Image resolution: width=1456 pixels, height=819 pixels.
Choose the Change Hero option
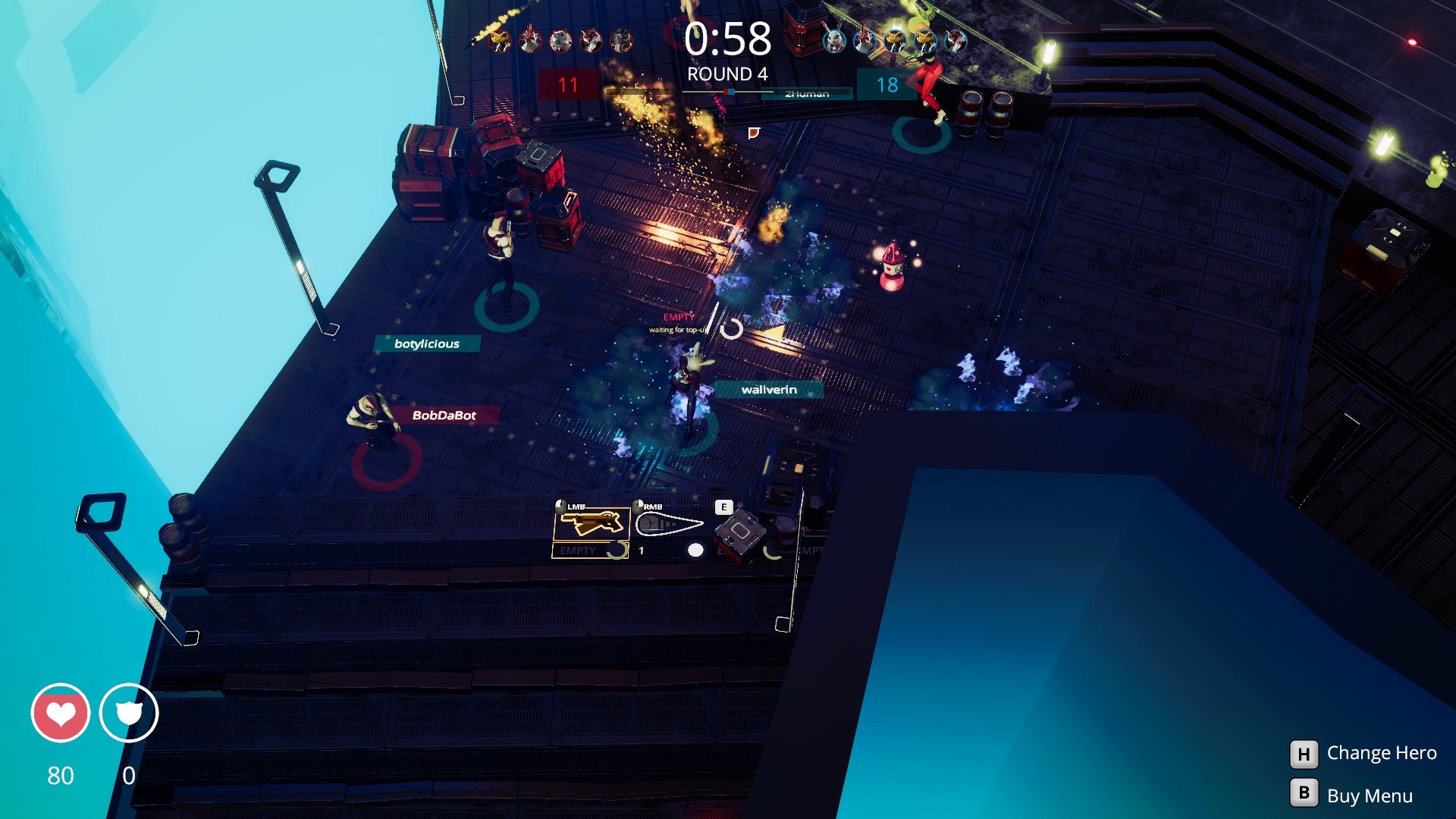click(x=1363, y=753)
